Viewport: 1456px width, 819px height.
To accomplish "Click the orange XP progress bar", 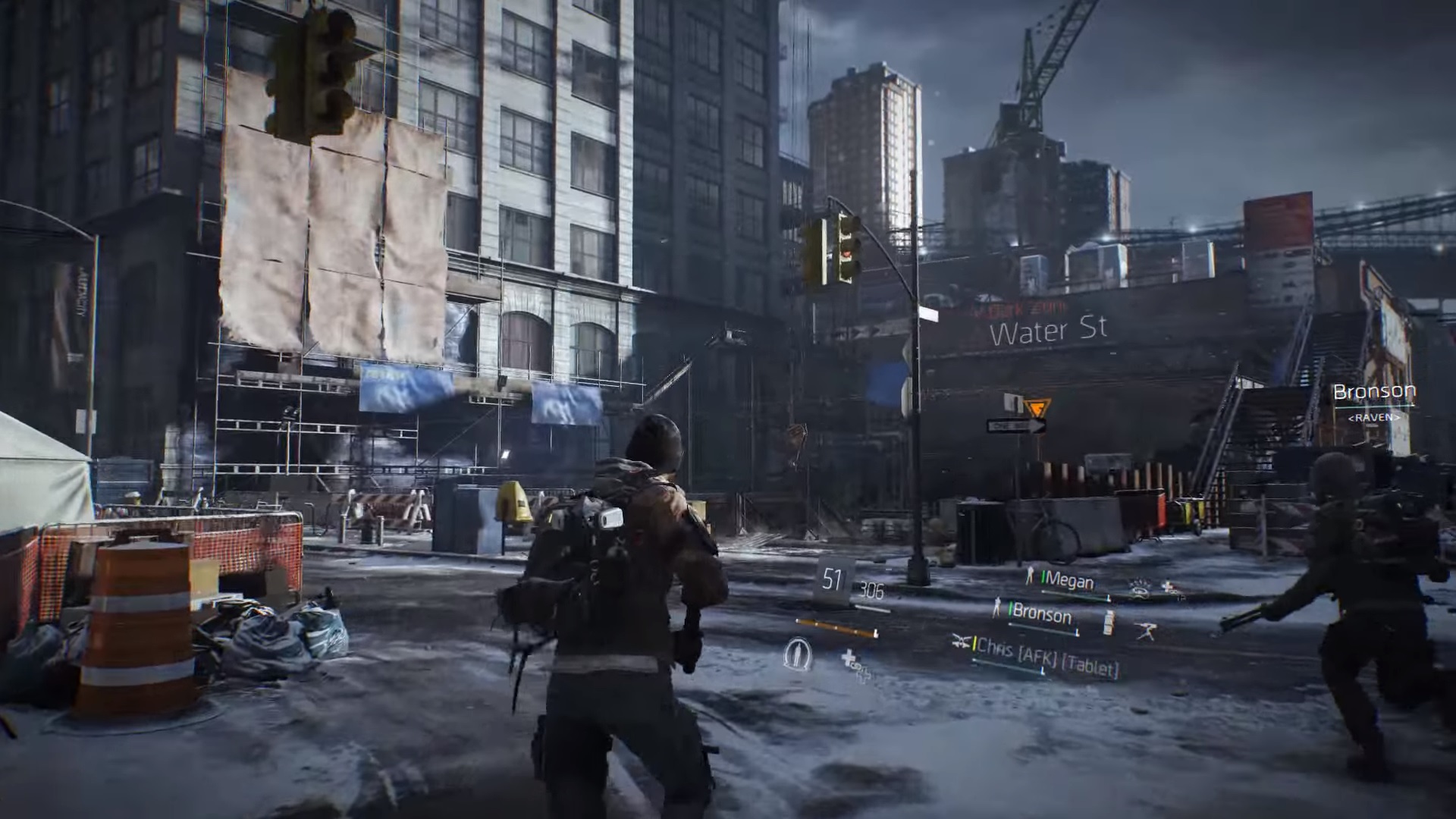I will [x=836, y=627].
